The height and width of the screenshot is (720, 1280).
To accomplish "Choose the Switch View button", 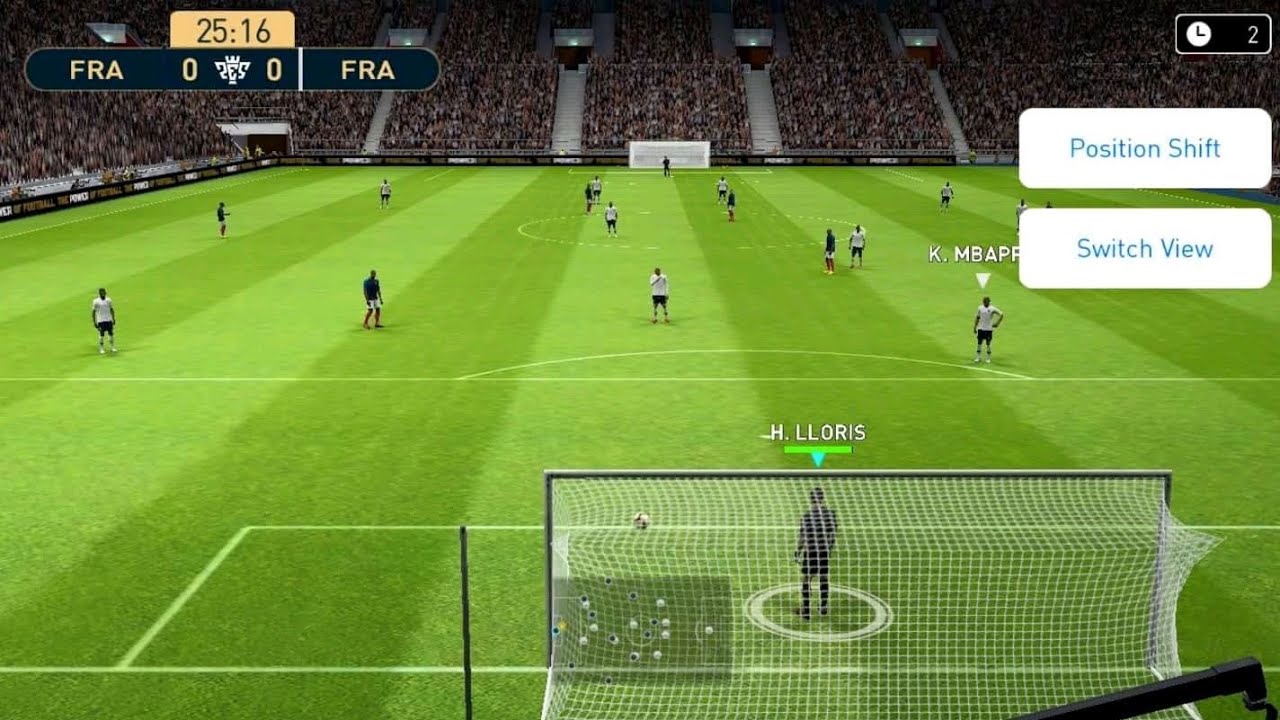I will click(x=1144, y=248).
